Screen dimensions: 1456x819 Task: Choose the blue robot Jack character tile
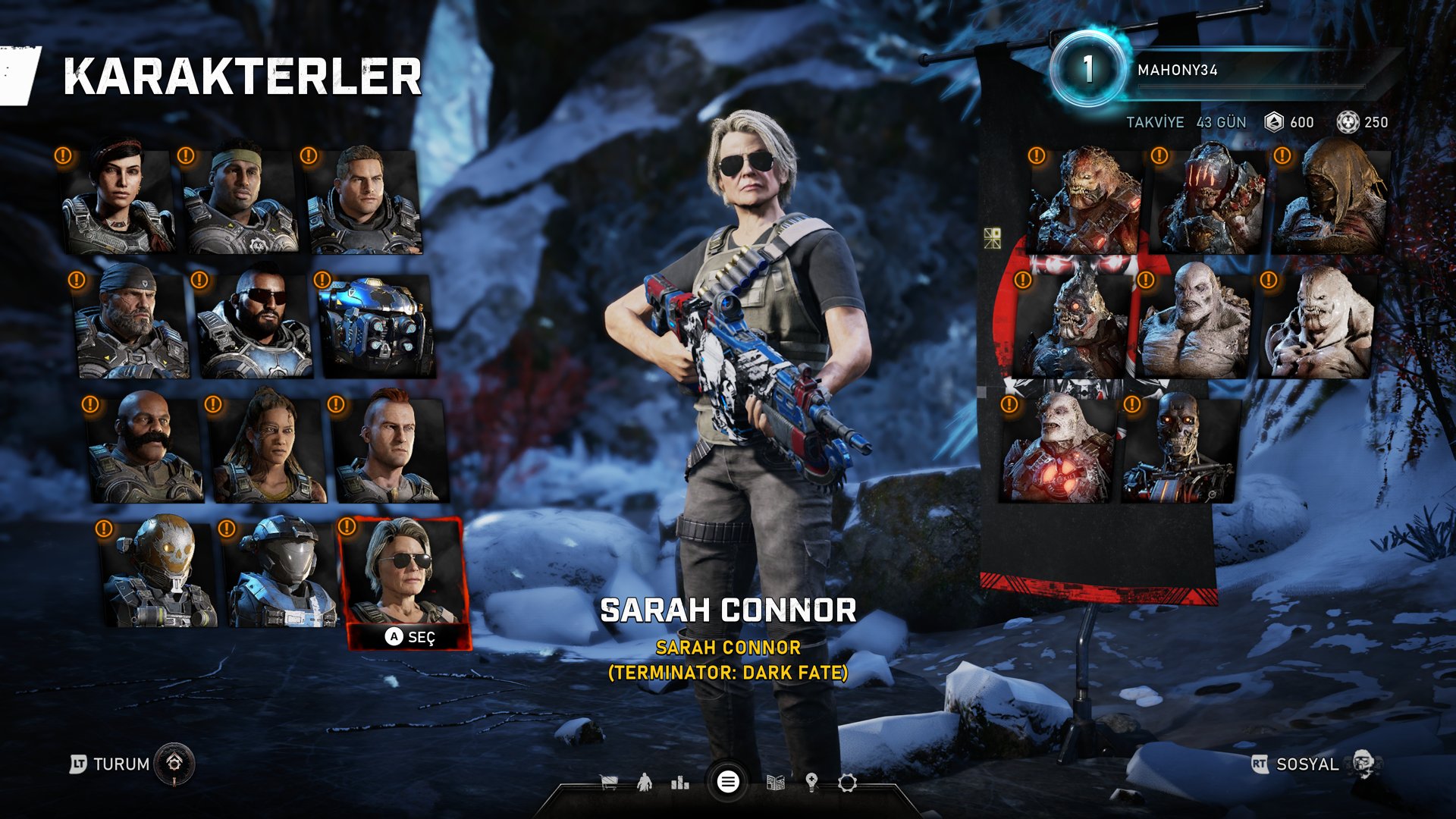click(x=375, y=326)
